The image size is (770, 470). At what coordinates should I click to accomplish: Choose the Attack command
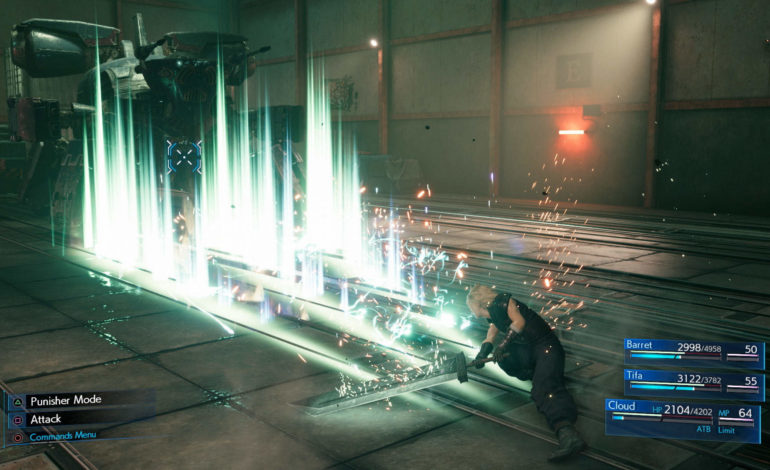click(47, 419)
